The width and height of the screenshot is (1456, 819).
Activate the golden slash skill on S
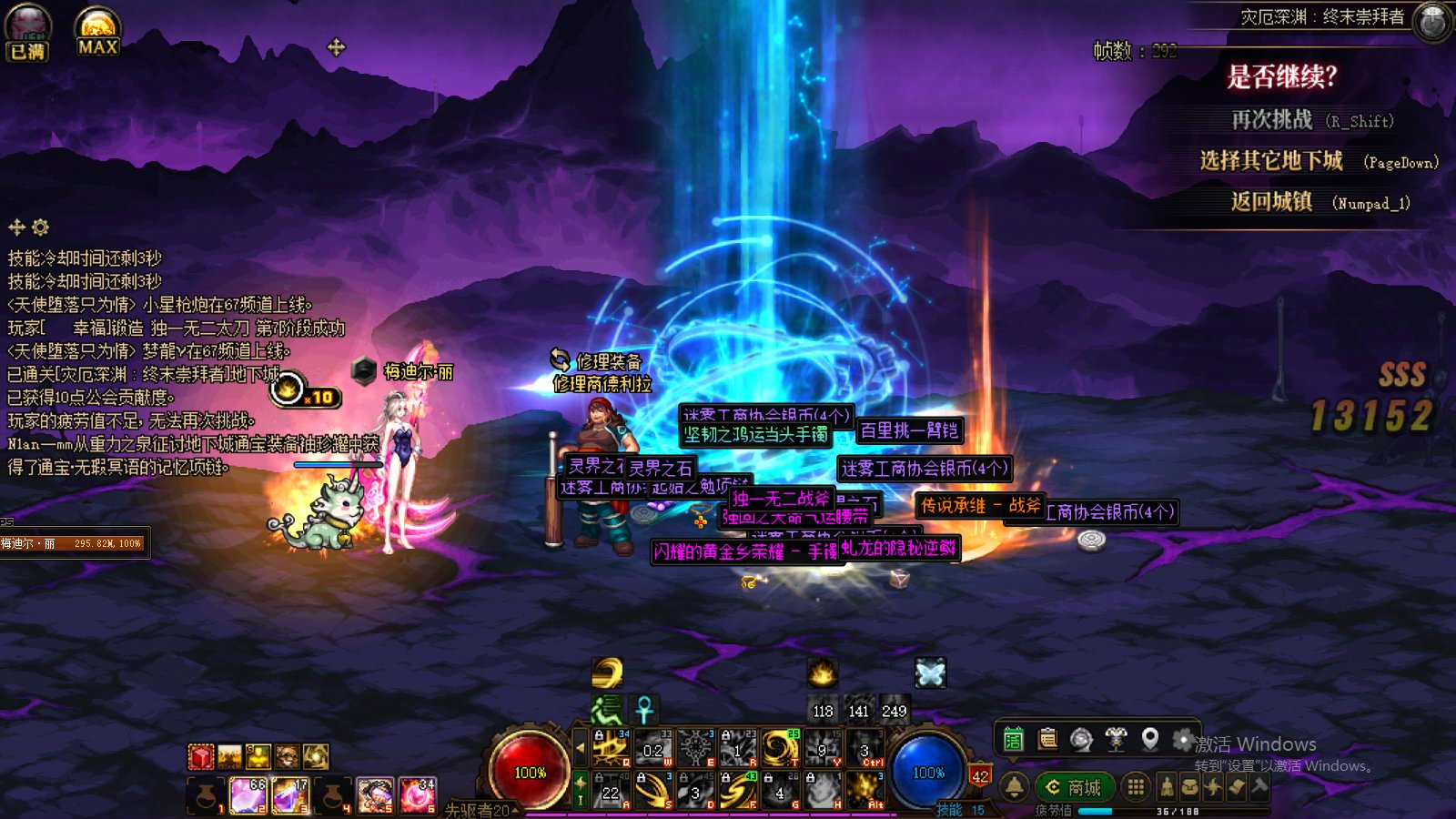652,790
